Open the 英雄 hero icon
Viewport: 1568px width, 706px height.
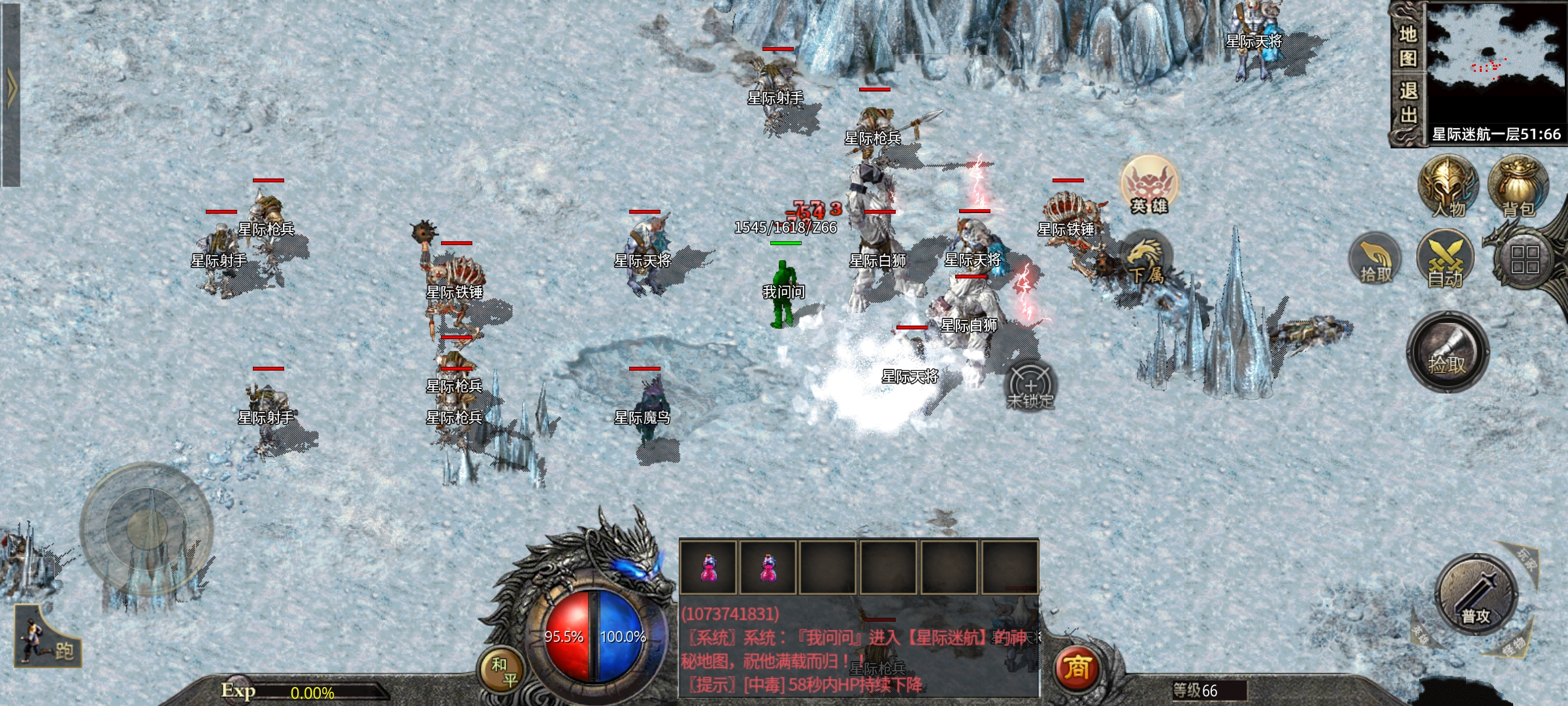(x=1149, y=186)
